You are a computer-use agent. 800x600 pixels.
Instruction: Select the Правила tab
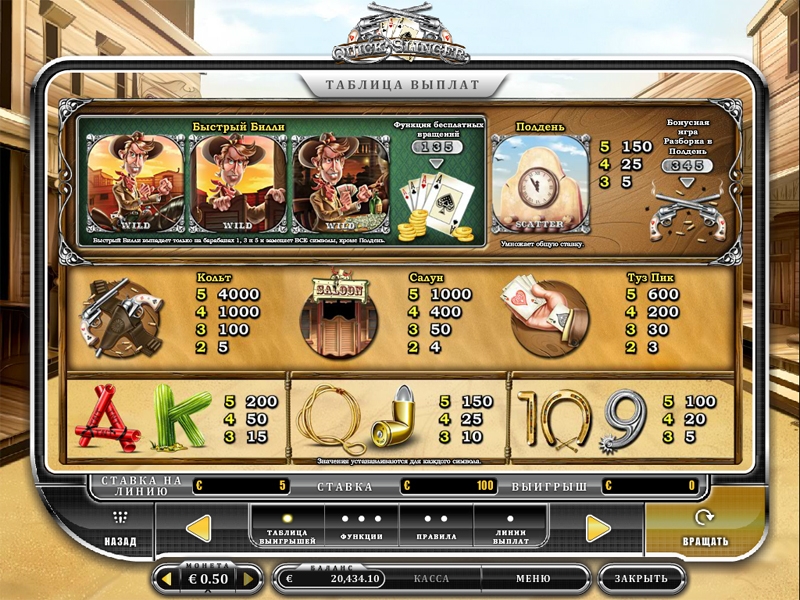pyautogui.click(x=436, y=528)
